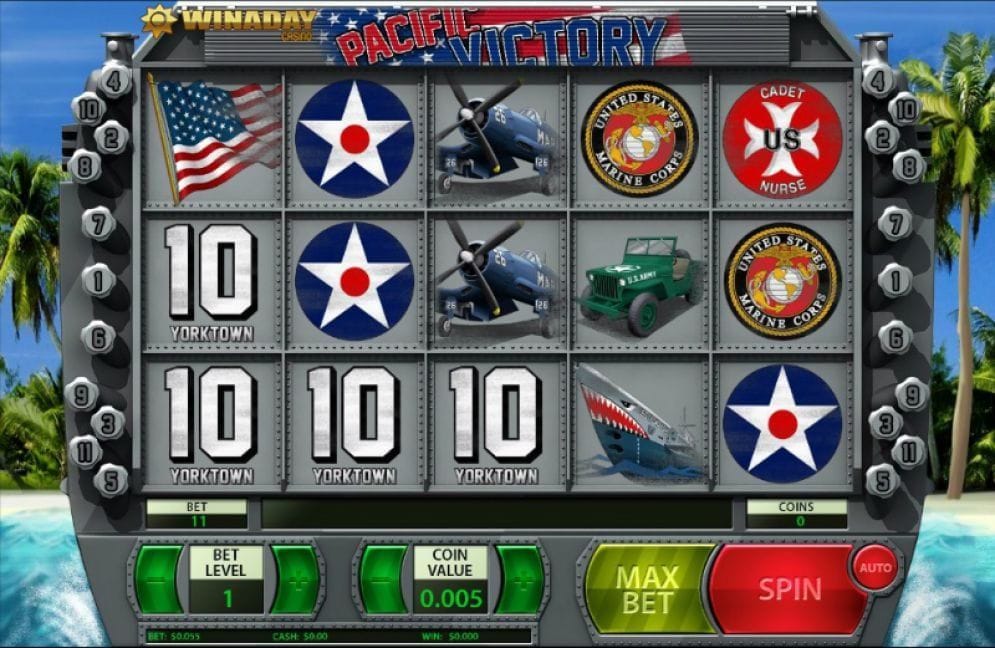Toggle the round AUTO spin button
The width and height of the screenshot is (995, 648).
(875, 568)
